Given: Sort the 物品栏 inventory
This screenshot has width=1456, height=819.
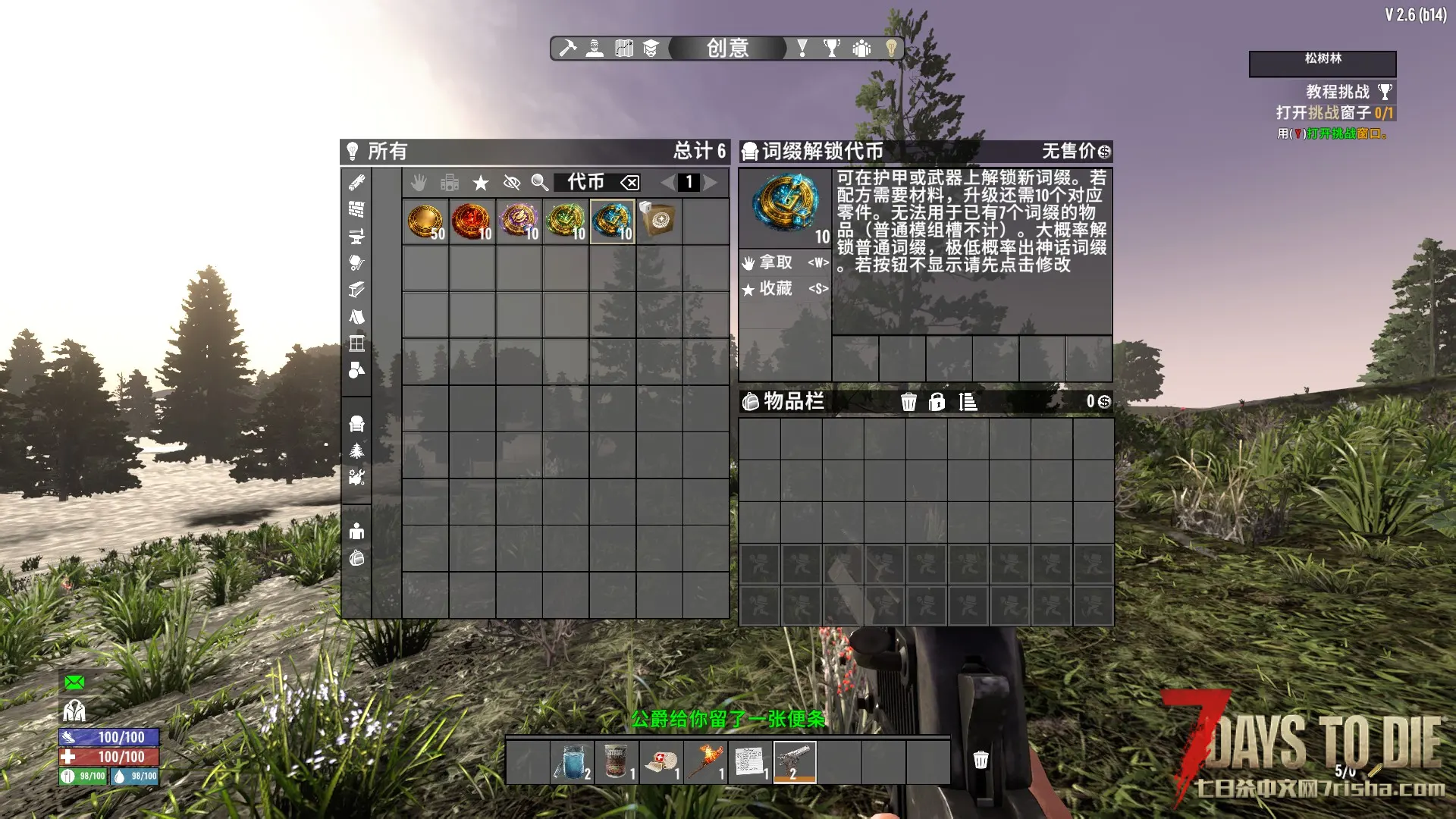Looking at the screenshot, I should point(968,402).
